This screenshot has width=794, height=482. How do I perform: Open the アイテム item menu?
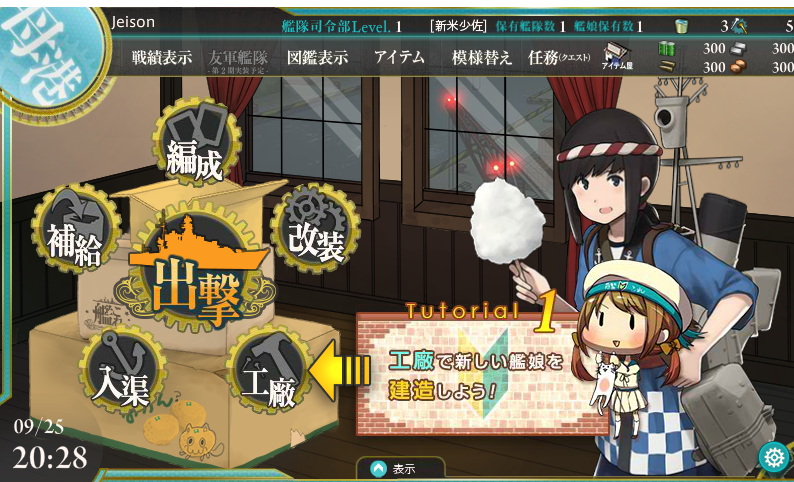point(399,58)
